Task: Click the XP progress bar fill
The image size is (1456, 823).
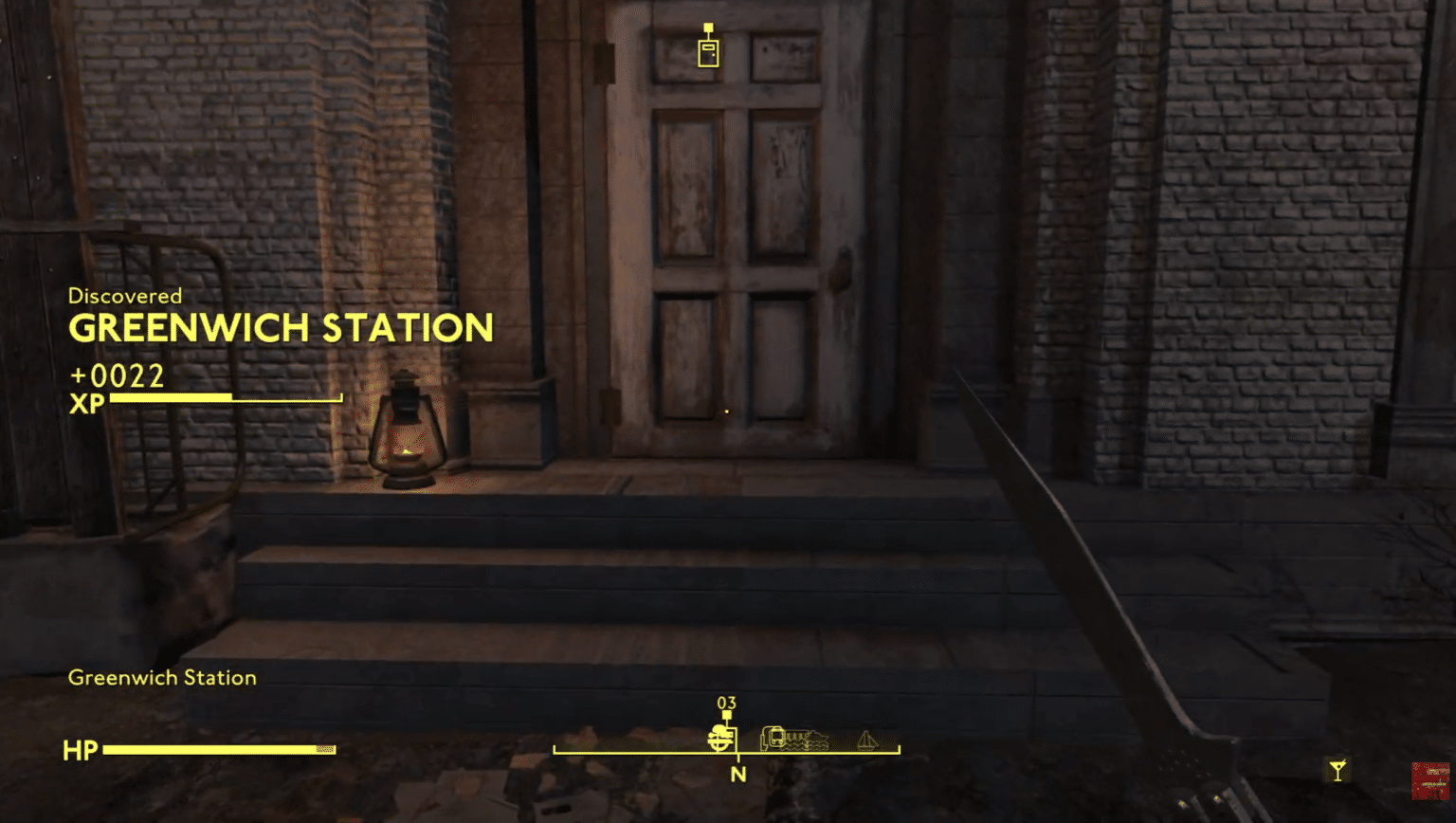Action: click(x=171, y=397)
